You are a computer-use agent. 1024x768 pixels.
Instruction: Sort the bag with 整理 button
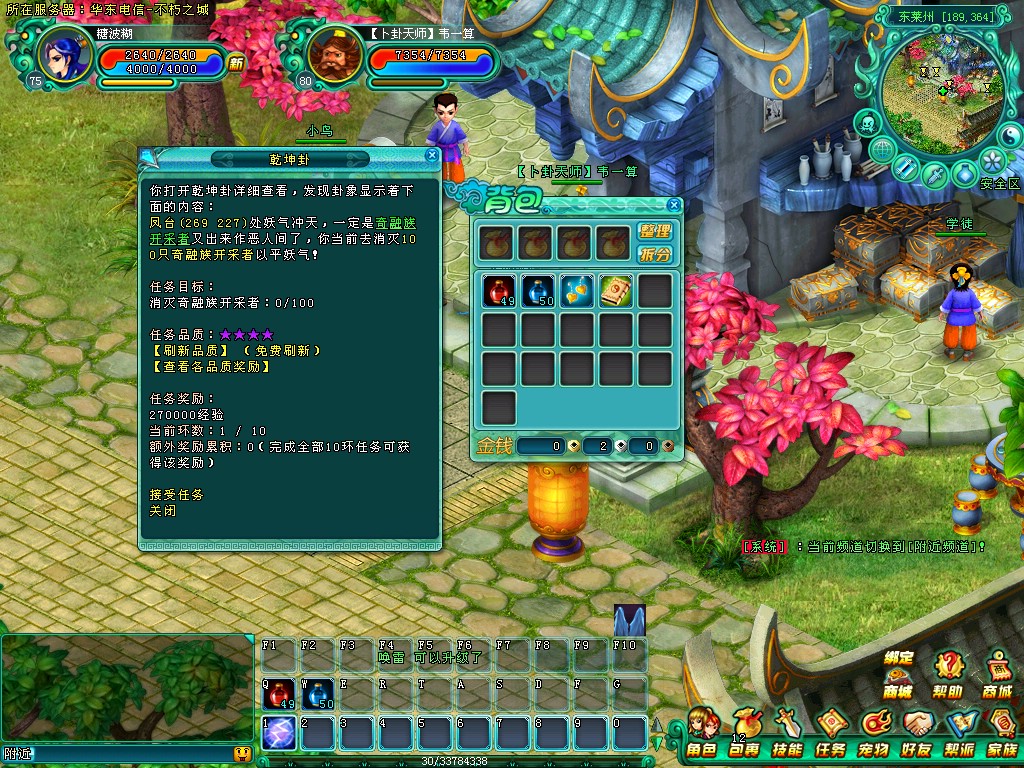click(x=655, y=231)
